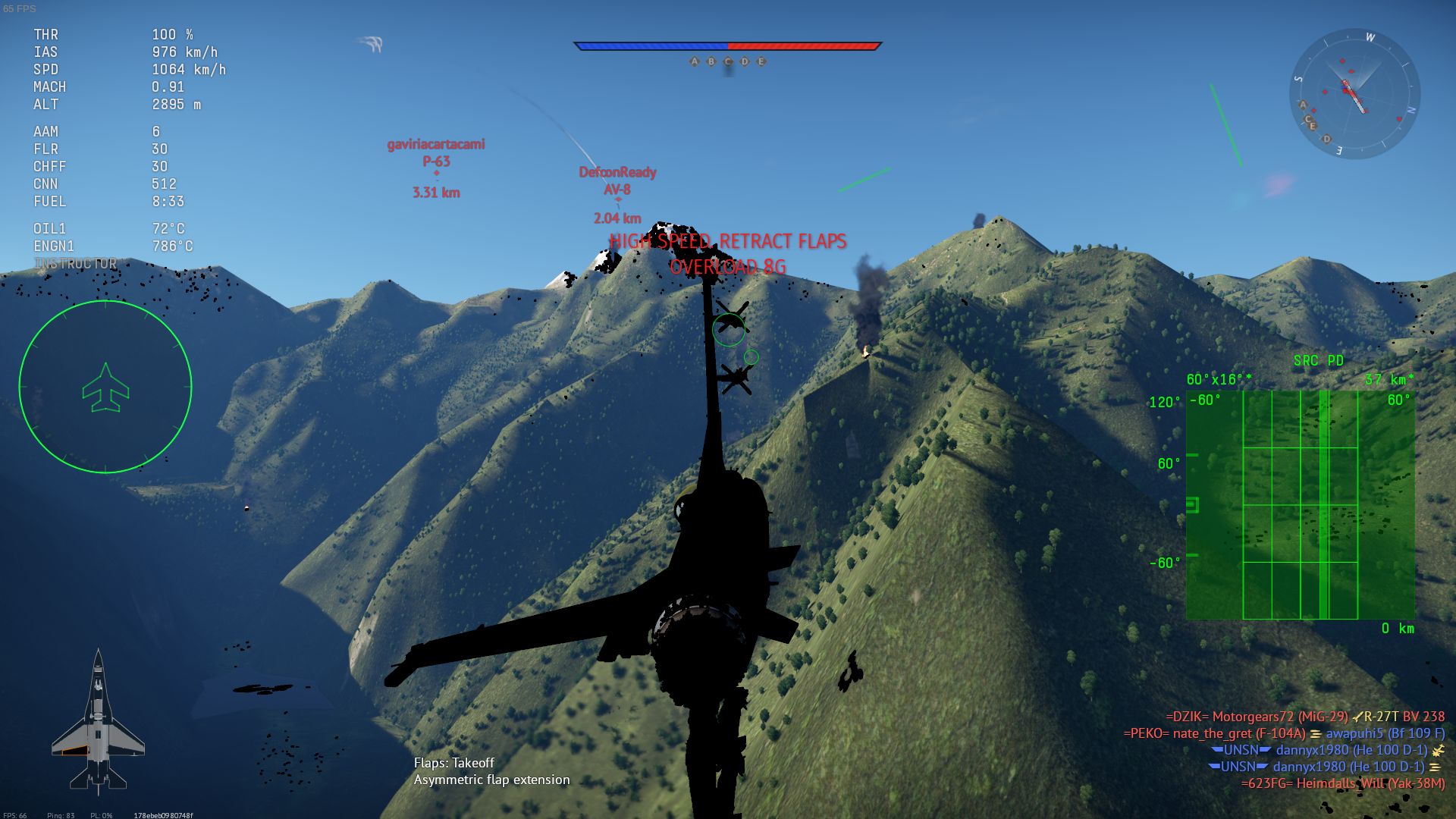Click Flaps: Takeoff status to toggle flaps
1456x819 pixels.
tap(455, 764)
